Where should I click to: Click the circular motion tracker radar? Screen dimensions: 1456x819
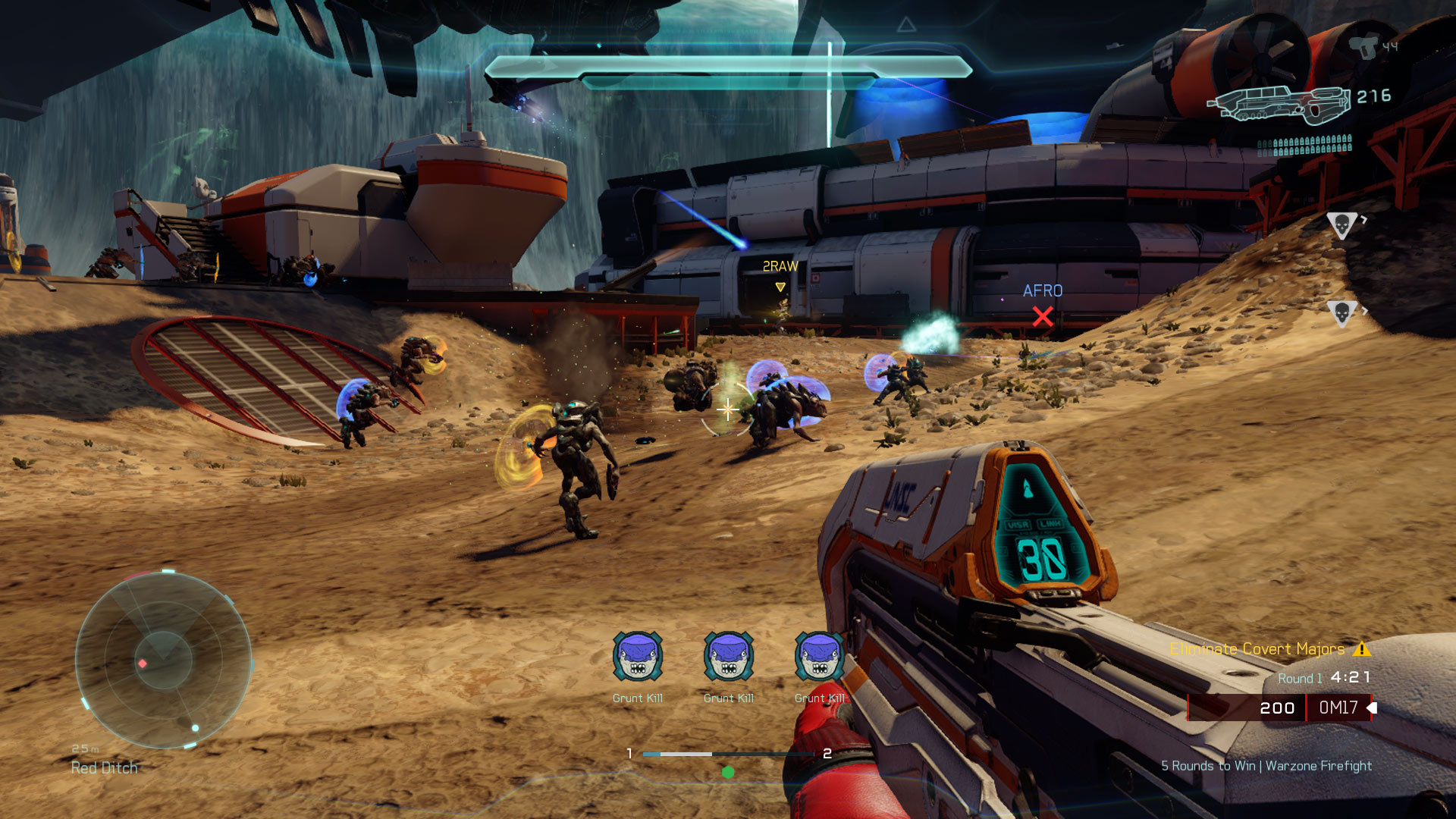(x=163, y=660)
